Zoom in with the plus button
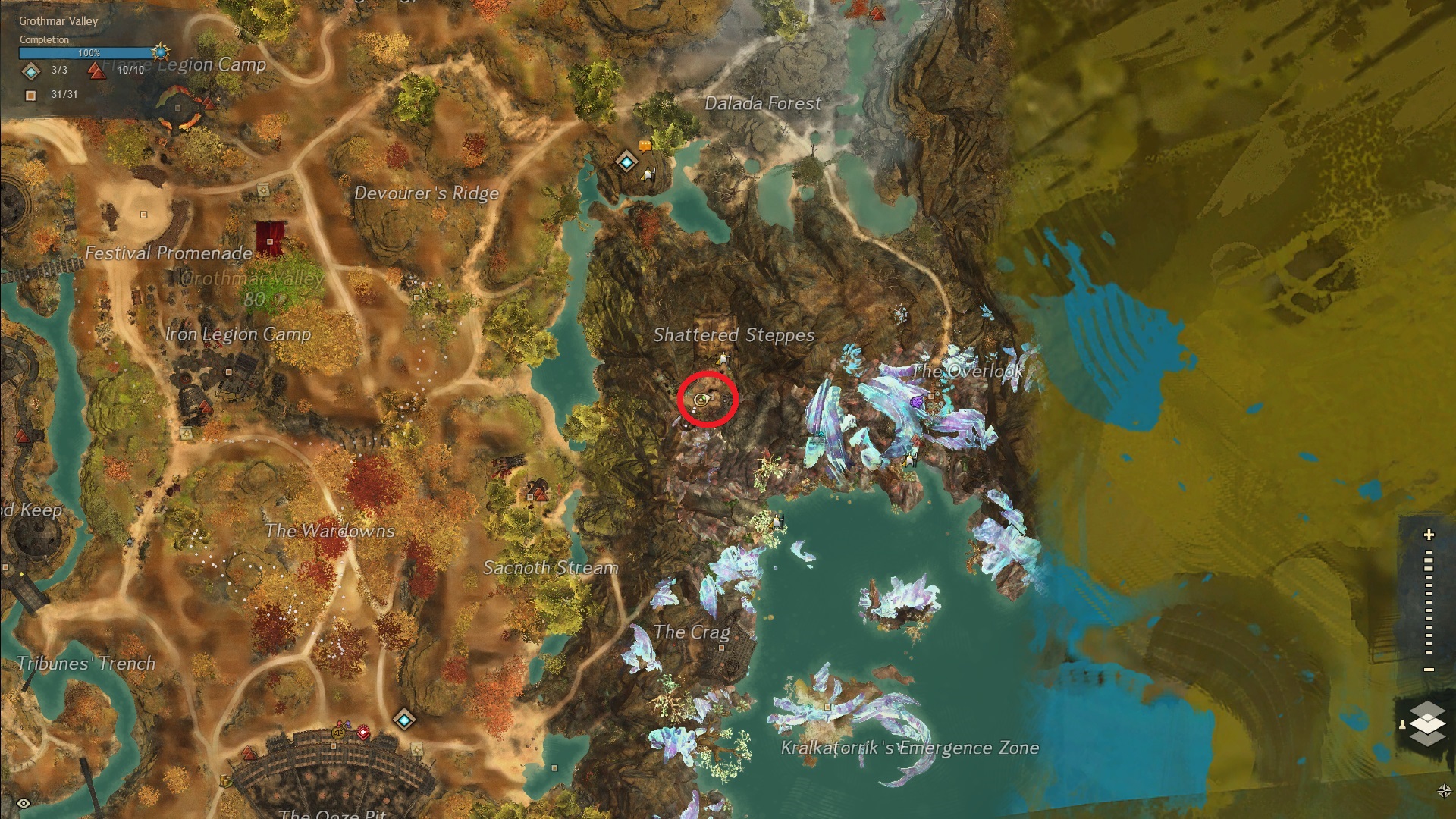 pyautogui.click(x=1429, y=535)
